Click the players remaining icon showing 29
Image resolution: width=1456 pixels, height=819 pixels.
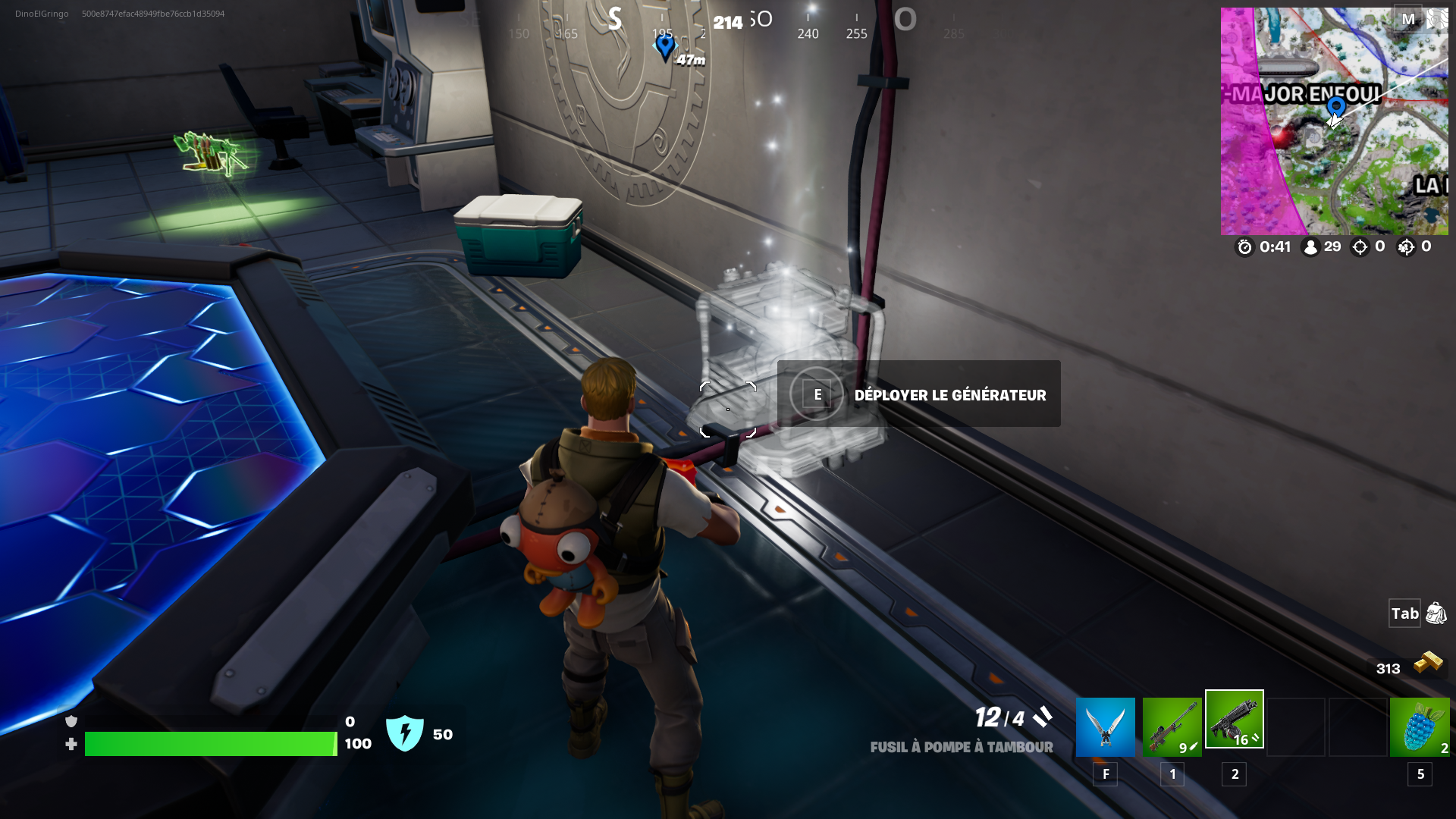pyautogui.click(x=1311, y=246)
